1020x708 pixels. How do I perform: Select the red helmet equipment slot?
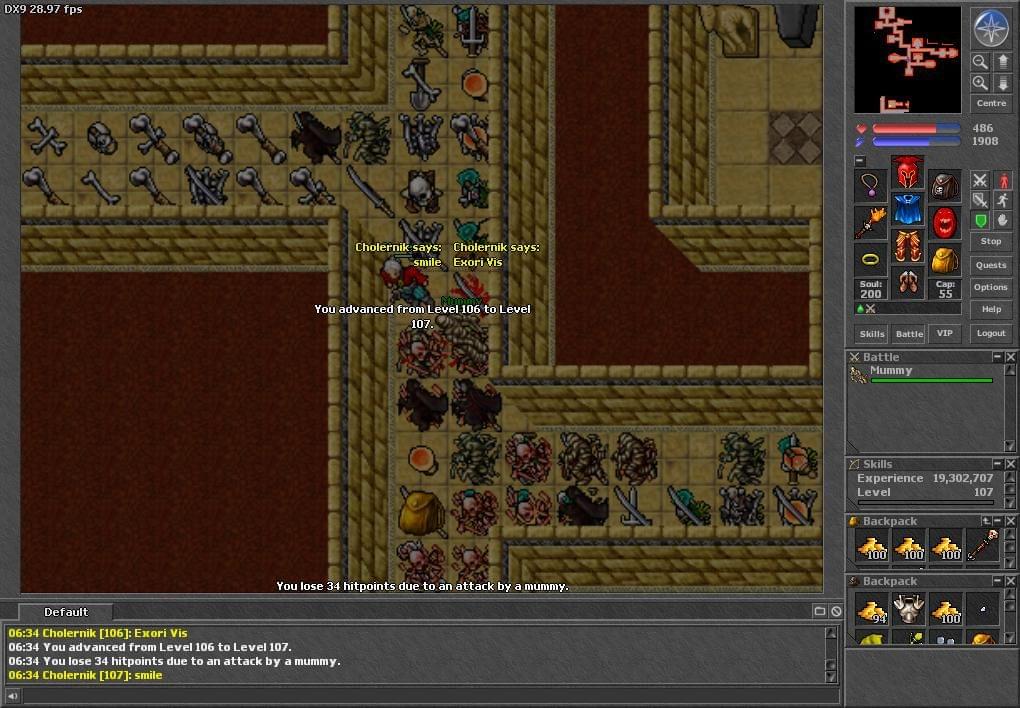pyautogui.click(x=908, y=172)
